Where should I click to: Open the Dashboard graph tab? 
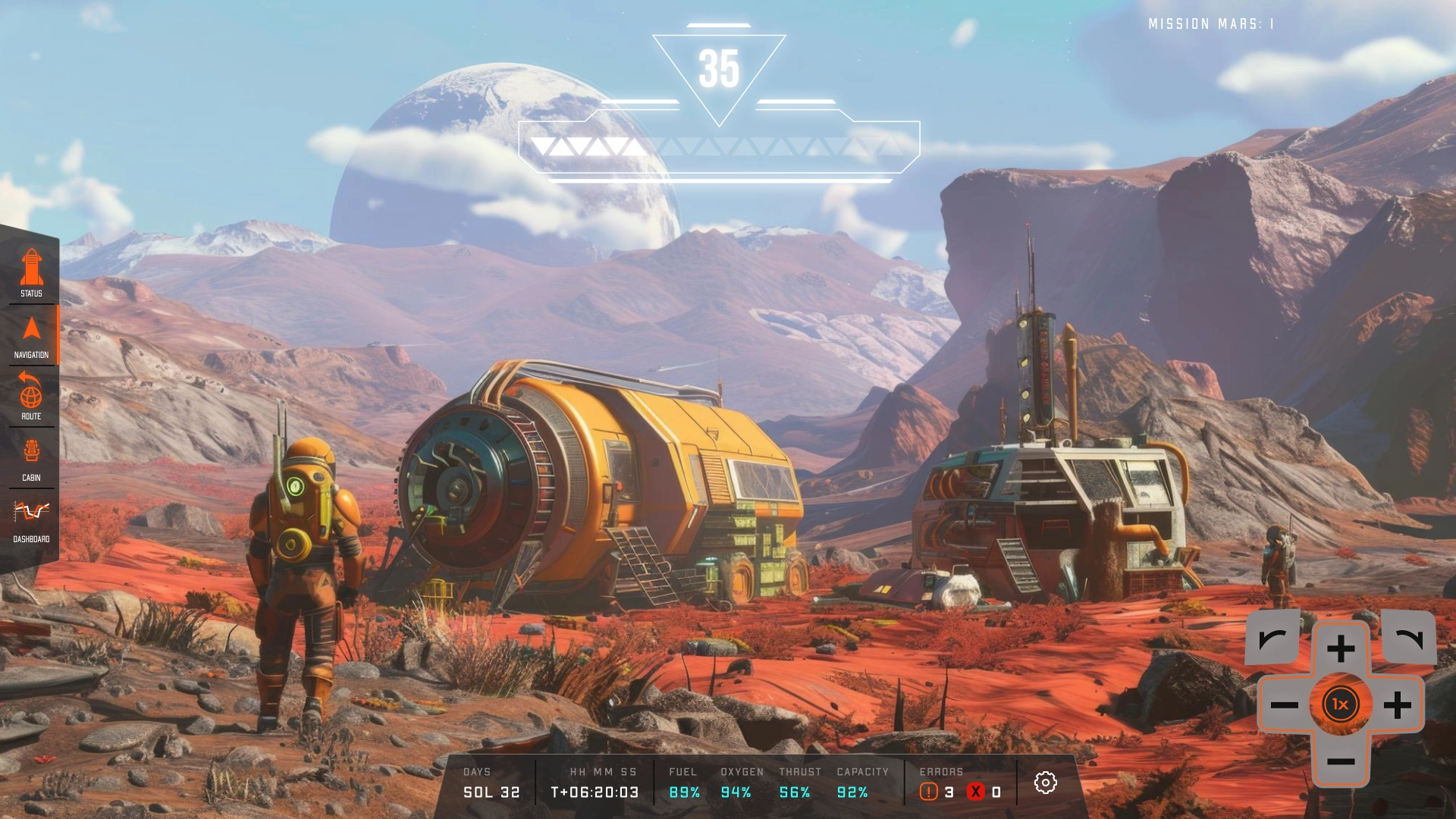click(31, 519)
